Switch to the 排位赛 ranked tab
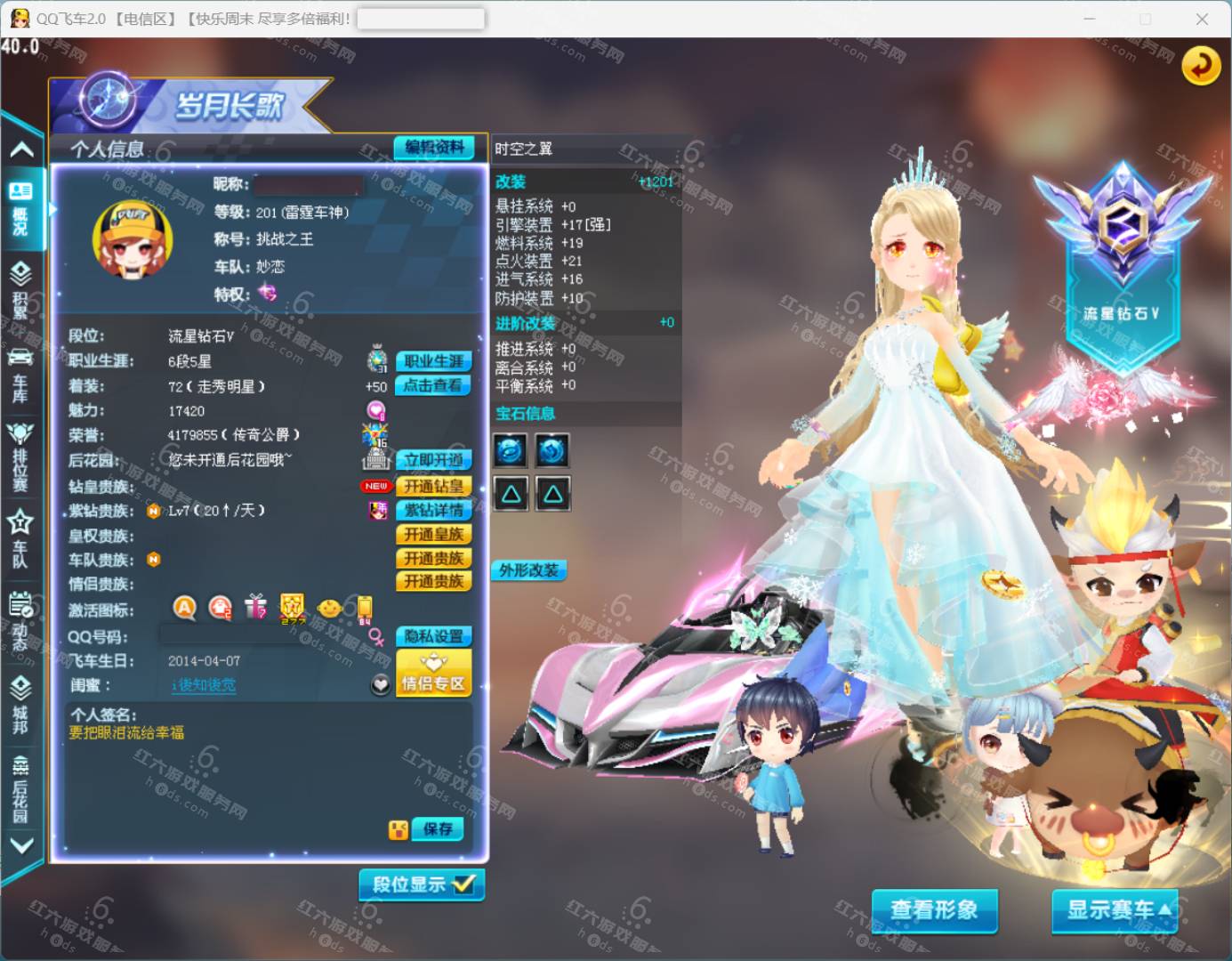Screen dimensions: 1232x961 (x=20, y=456)
